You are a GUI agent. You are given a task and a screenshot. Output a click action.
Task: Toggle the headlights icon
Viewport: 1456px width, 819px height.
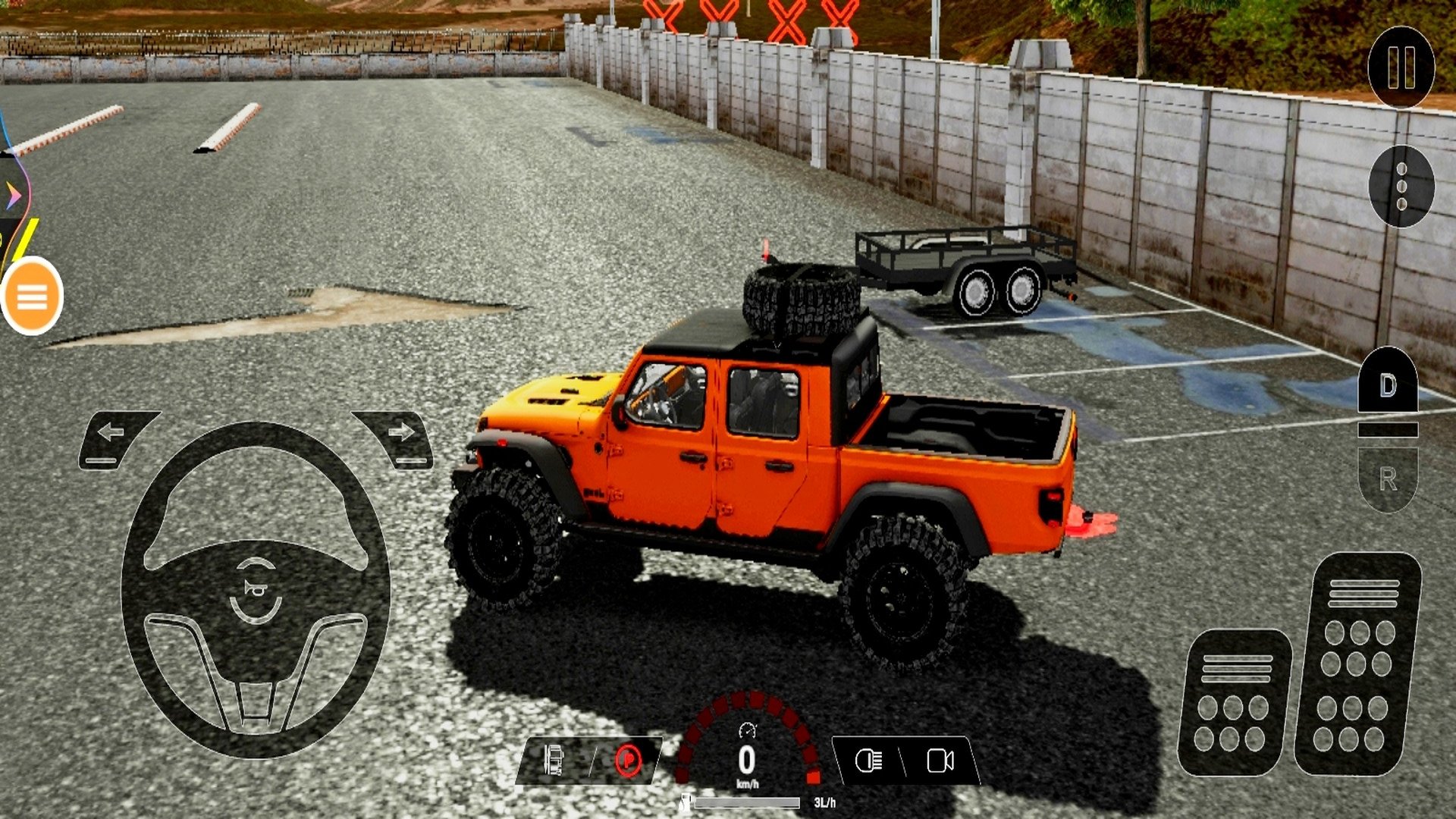(x=868, y=760)
